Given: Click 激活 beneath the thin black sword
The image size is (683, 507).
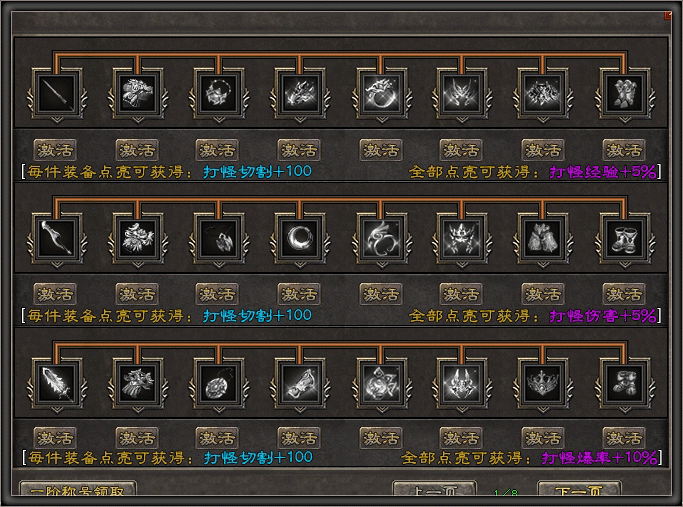Looking at the screenshot, I should click(56, 150).
